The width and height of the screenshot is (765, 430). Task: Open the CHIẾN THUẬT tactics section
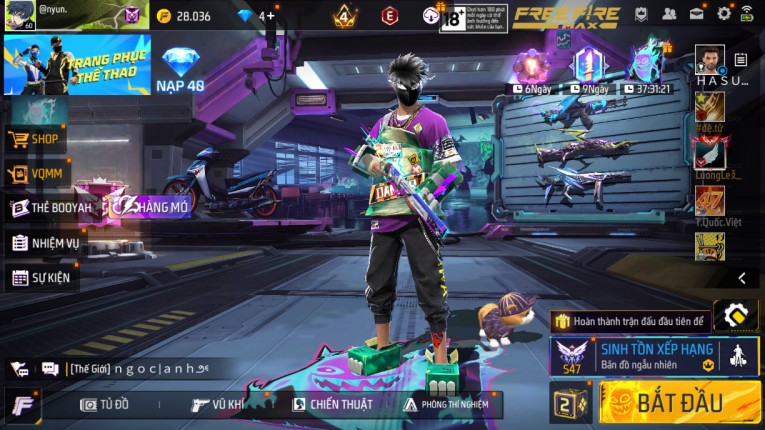pyautogui.click(x=332, y=404)
